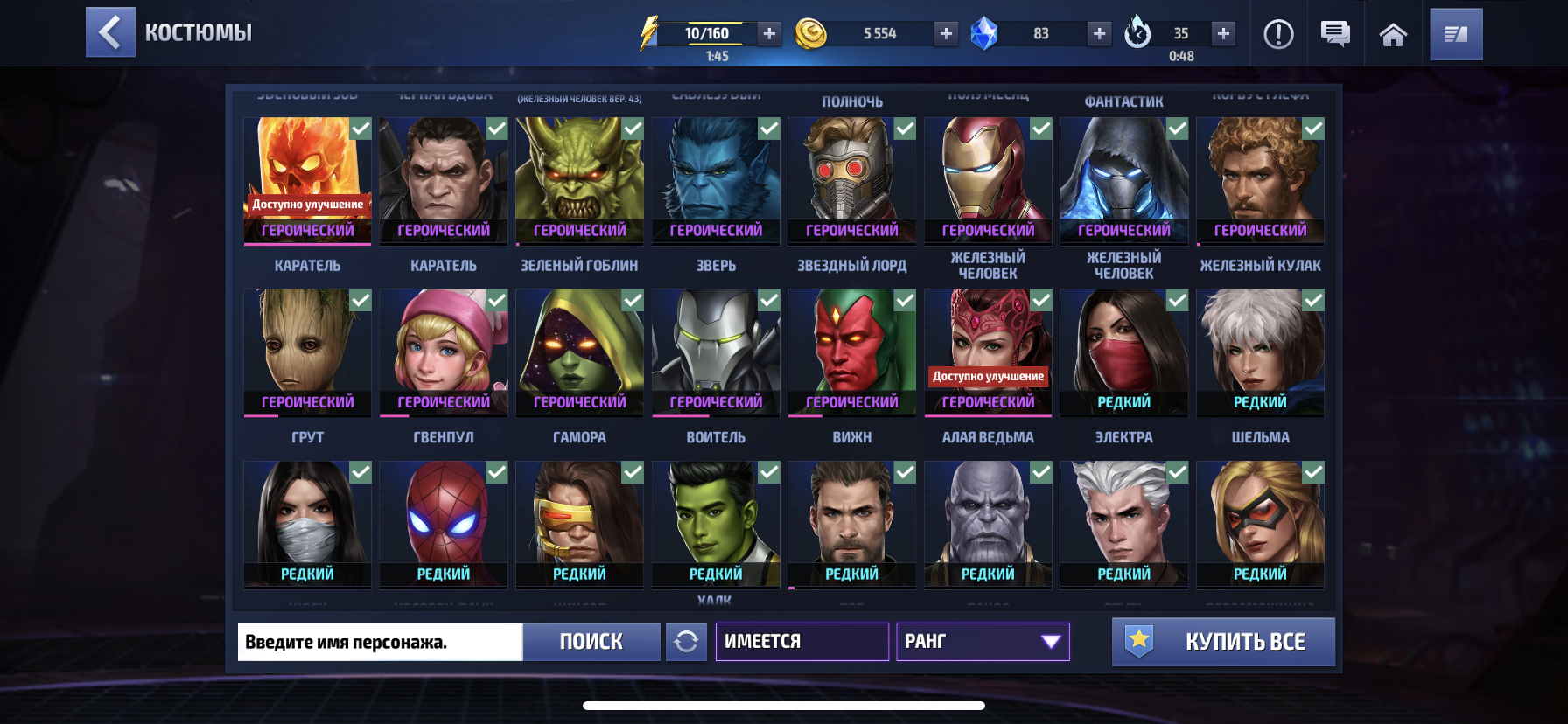Add energy with plus next to lightning bolt
The image size is (1568, 724).
[x=768, y=34]
